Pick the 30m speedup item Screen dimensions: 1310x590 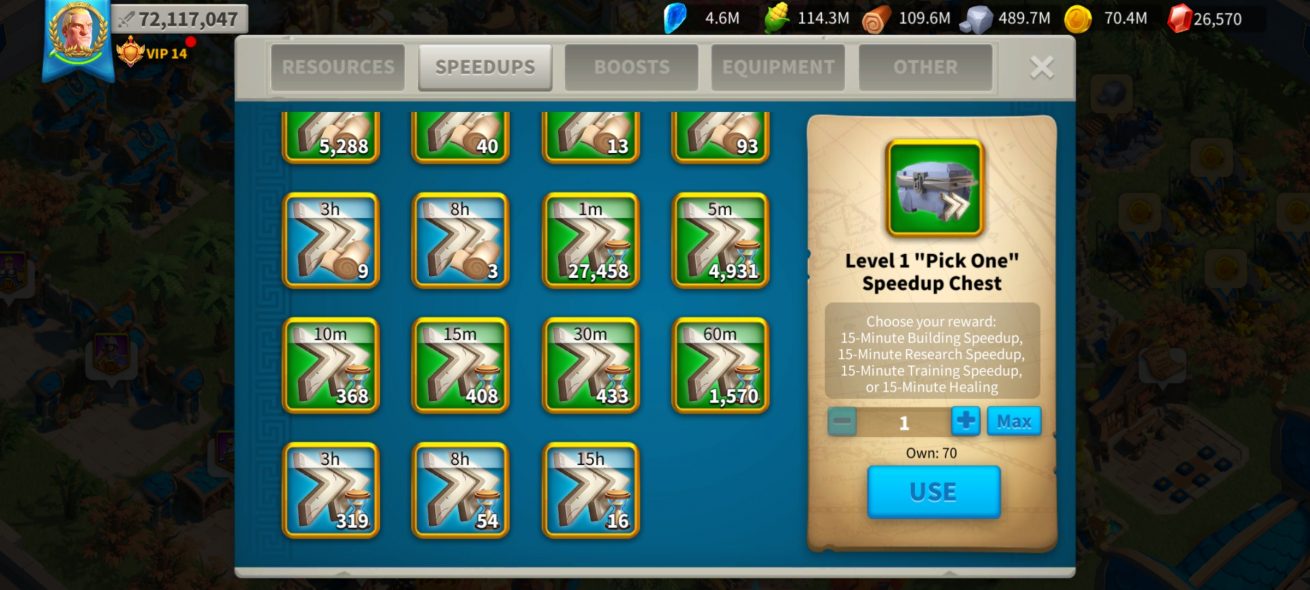[x=591, y=365]
